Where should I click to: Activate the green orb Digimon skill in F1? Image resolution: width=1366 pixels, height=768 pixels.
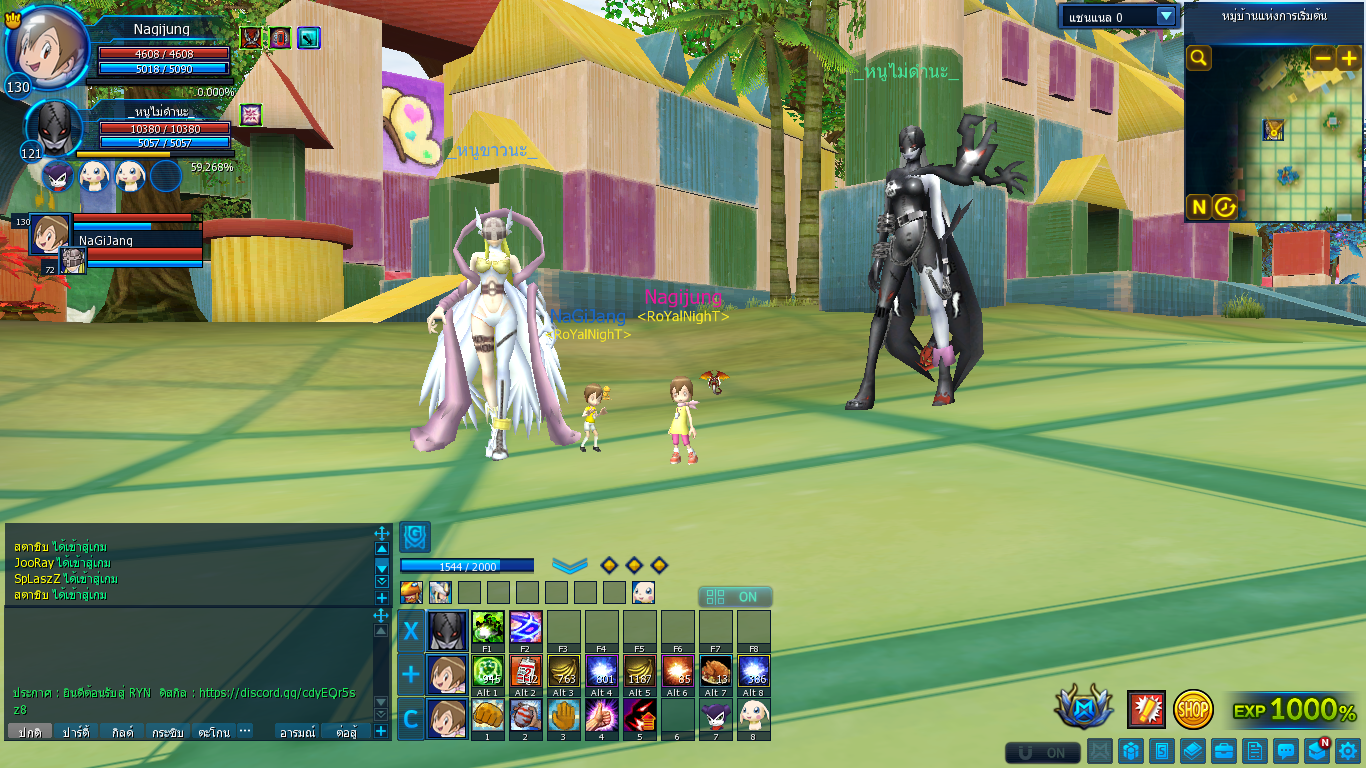(487, 627)
